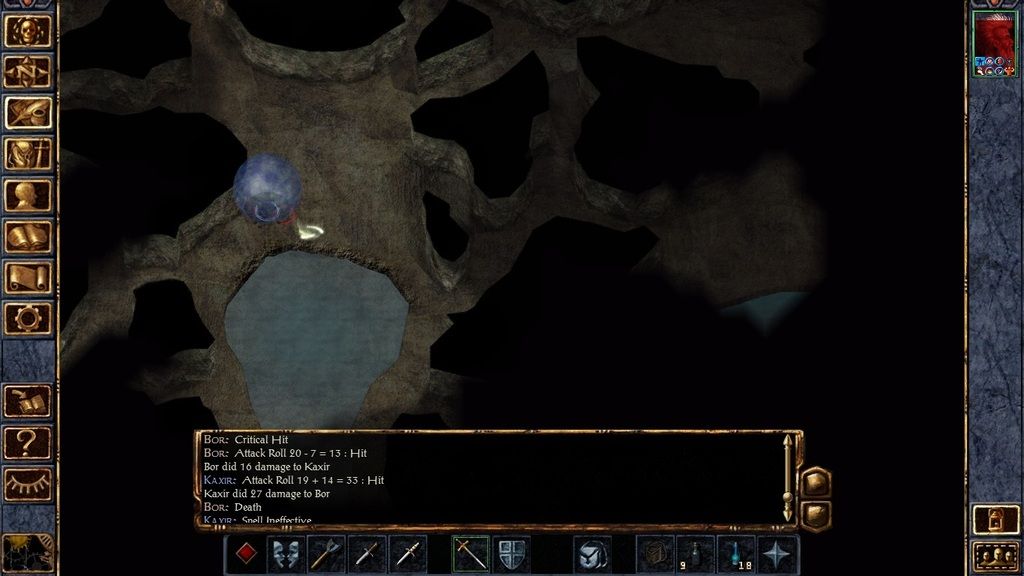
Task: Use the blue potion with 18 count
Action: click(x=737, y=554)
